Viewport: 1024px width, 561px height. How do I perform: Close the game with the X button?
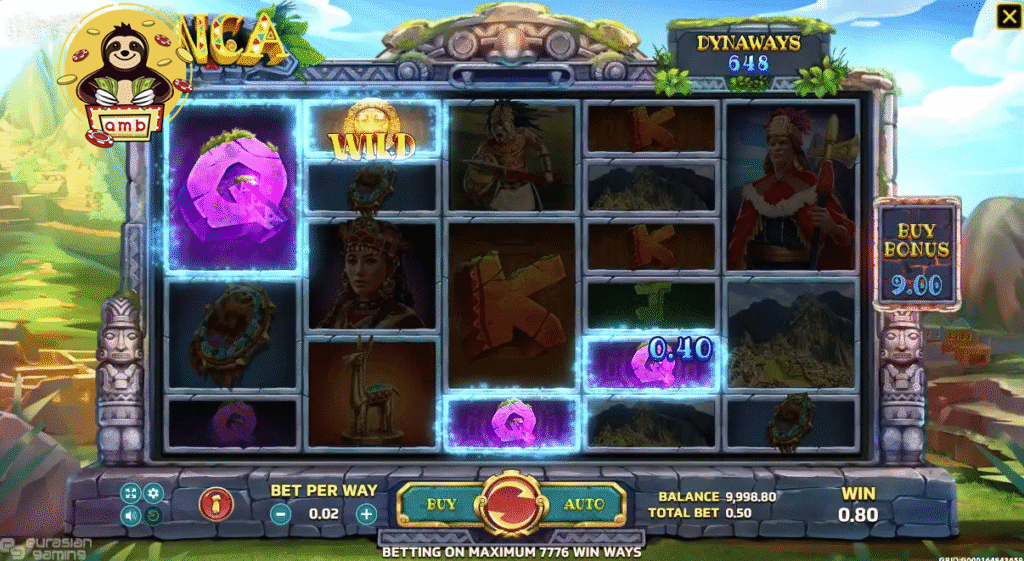[x=1005, y=16]
